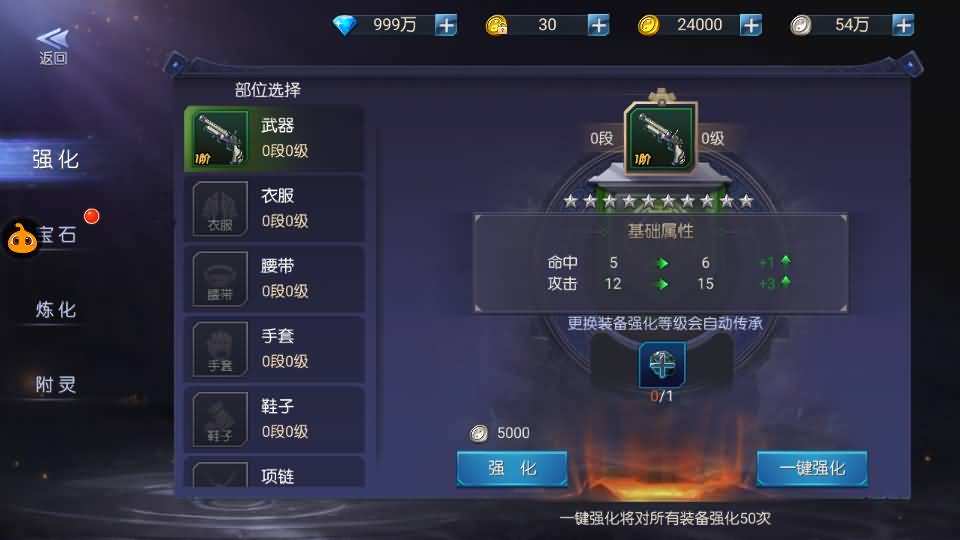
Task: Switch to the 强化 tab
Action: 55,159
